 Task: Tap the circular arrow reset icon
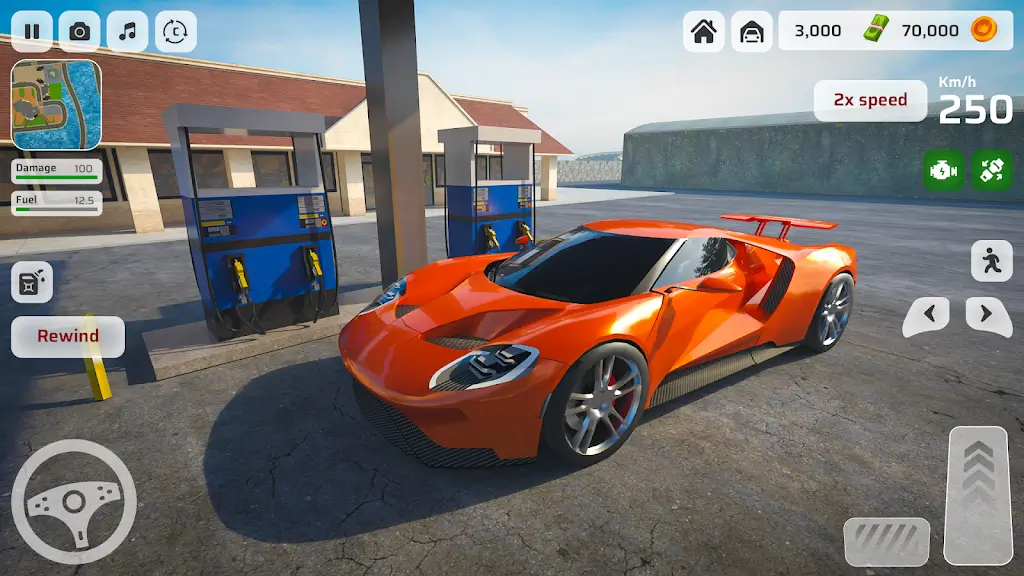[175, 32]
